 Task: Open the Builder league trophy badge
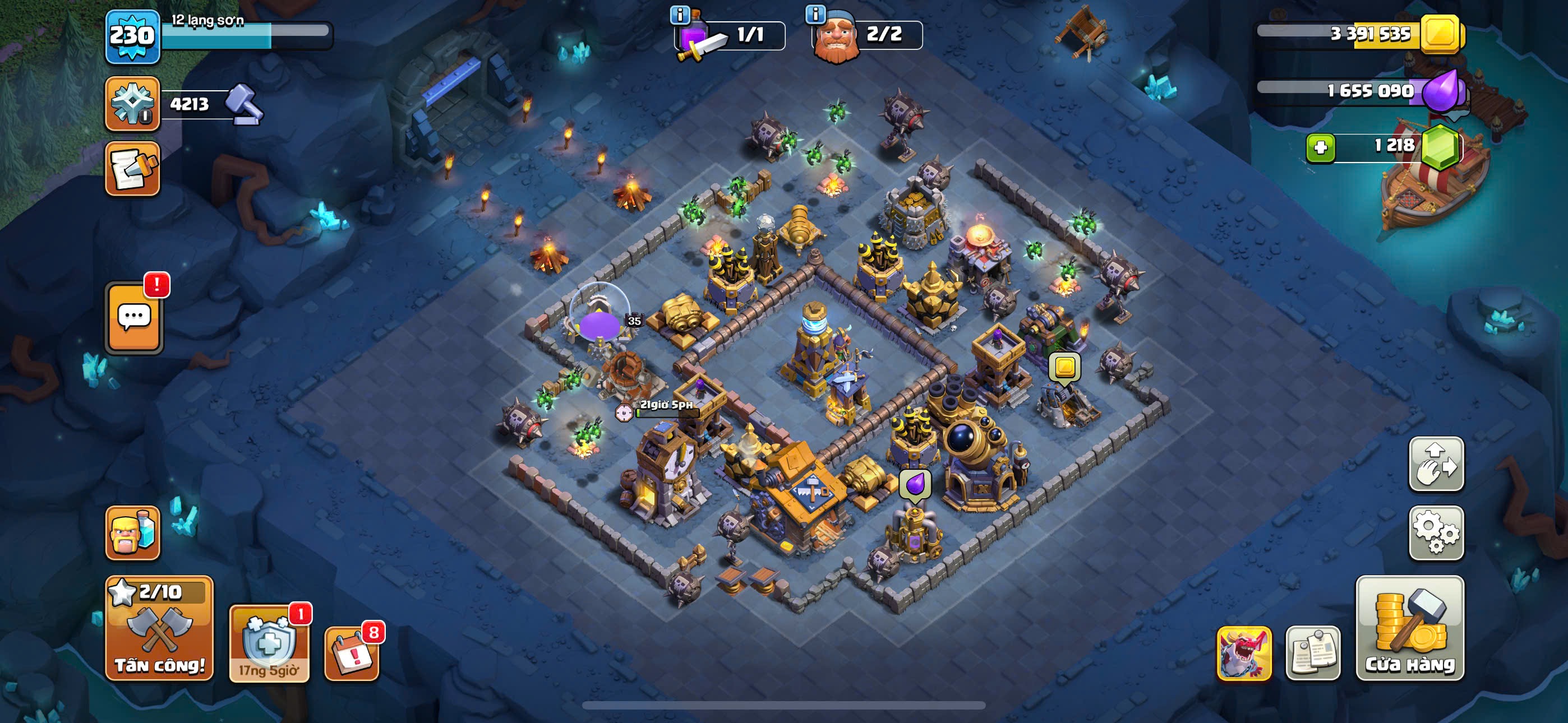pos(133,104)
